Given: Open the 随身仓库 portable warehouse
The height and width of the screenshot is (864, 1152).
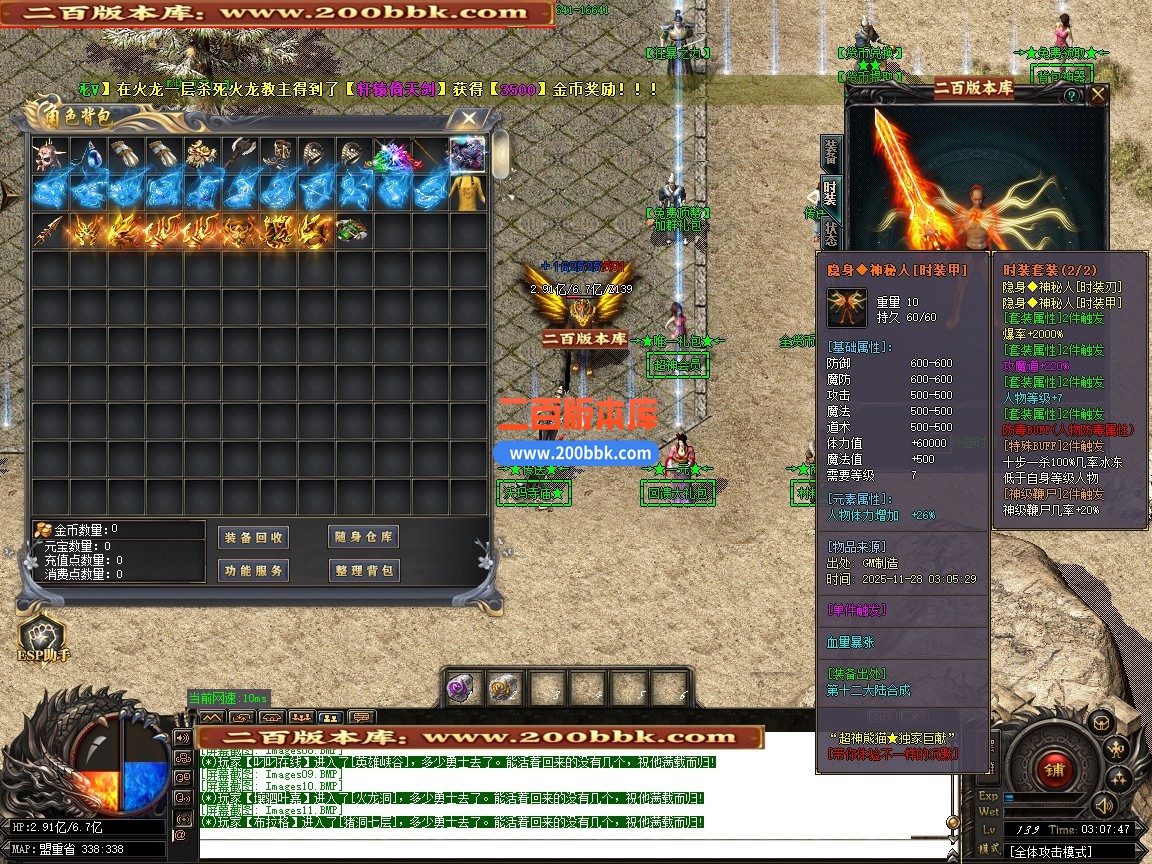Looking at the screenshot, I should pyautogui.click(x=364, y=537).
